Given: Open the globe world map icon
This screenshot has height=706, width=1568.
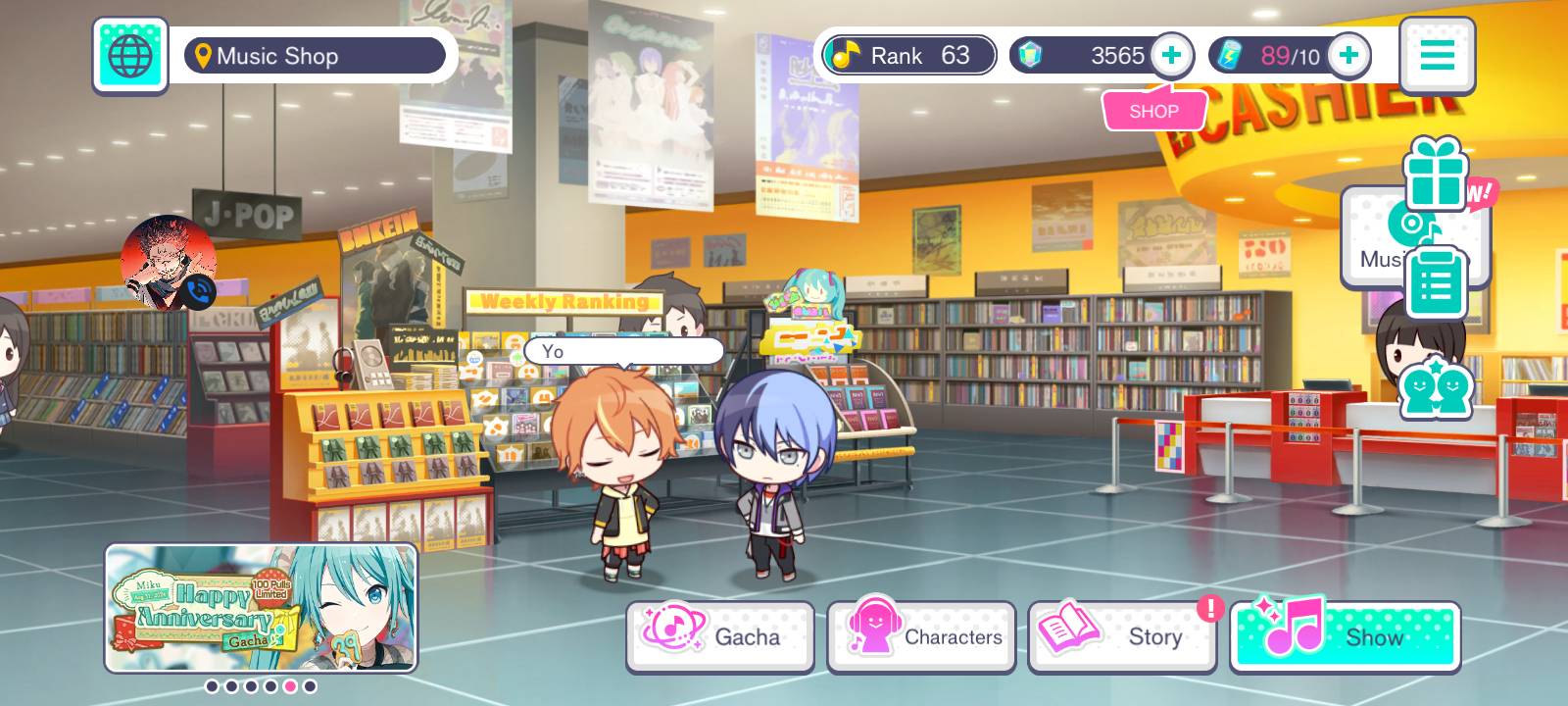Looking at the screenshot, I should pos(130,56).
